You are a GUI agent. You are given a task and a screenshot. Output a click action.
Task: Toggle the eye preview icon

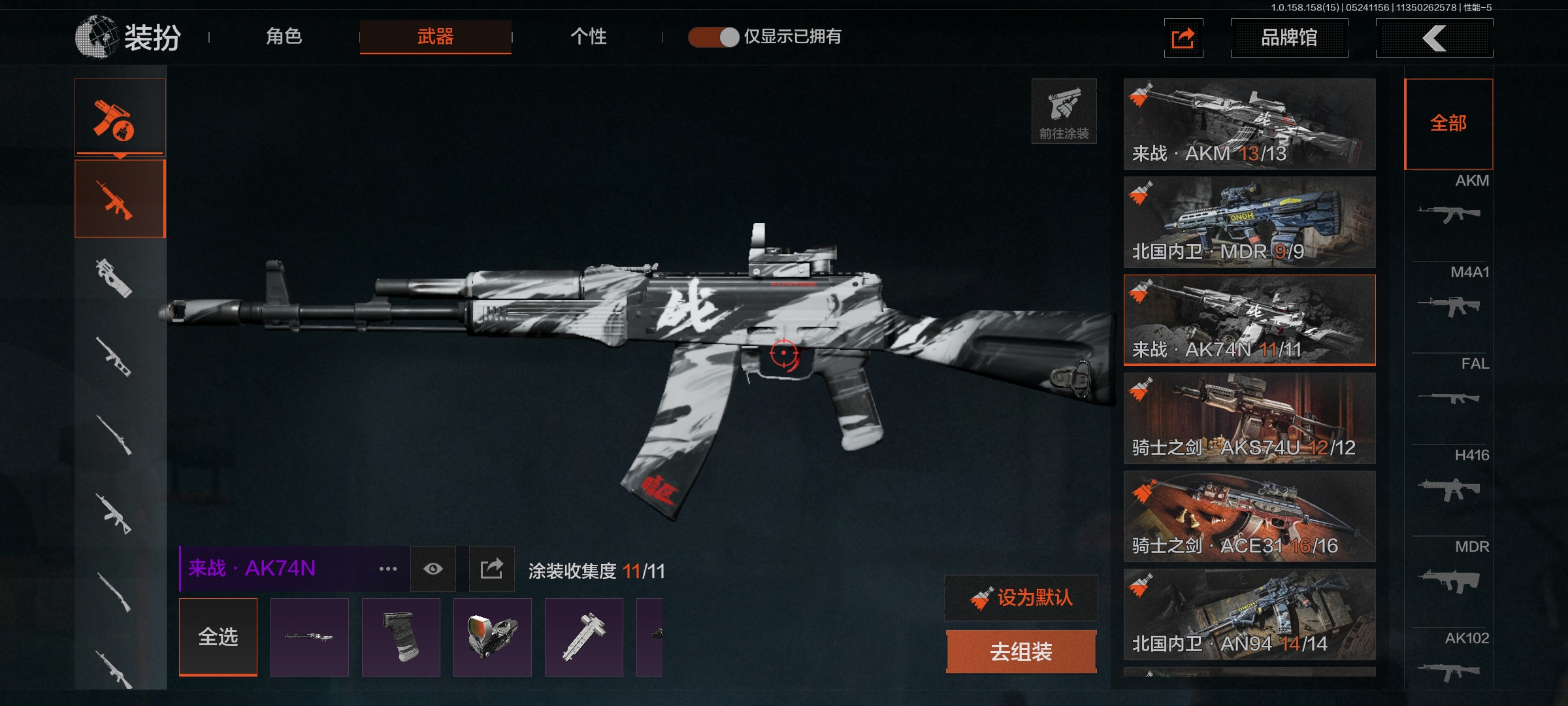(x=433, y=569)
